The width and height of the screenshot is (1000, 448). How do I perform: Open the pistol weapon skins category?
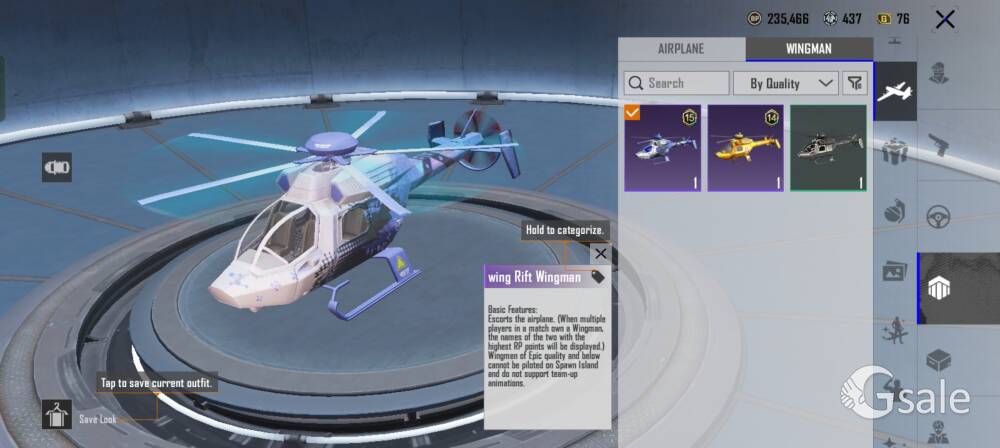pyautogui.click(x=938, y=145)
